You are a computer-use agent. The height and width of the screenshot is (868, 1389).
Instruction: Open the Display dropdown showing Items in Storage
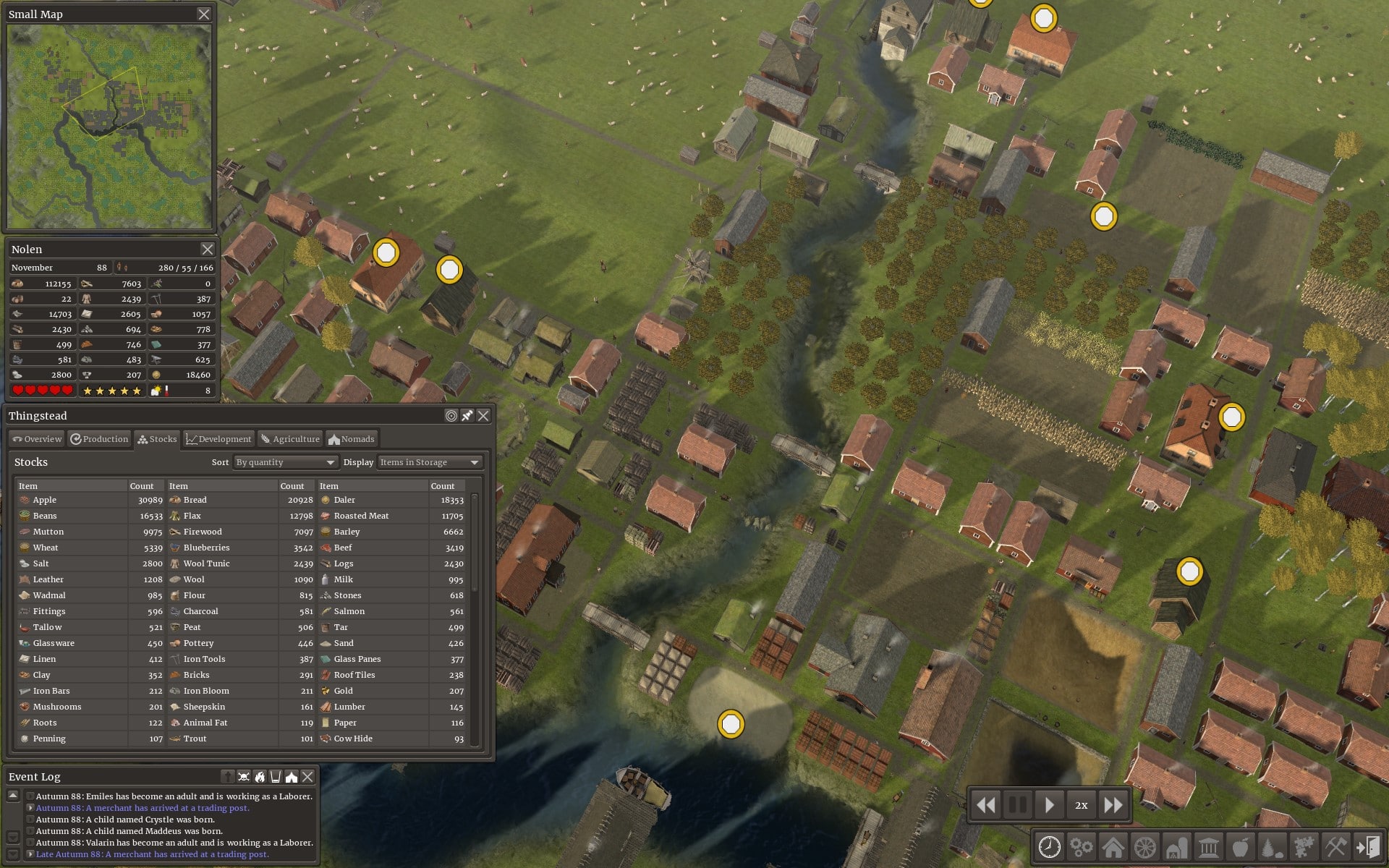coord(430,462)
